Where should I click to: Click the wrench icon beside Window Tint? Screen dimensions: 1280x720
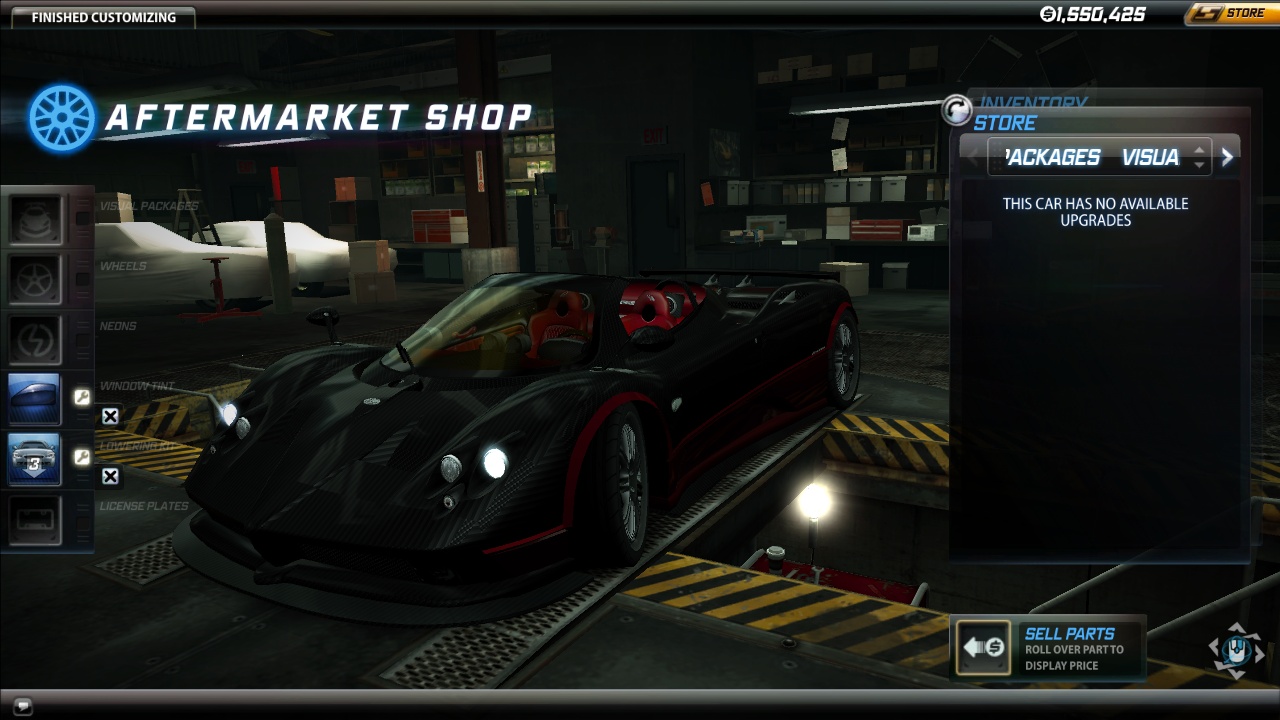pyautogui.click(x=82, y=398)
